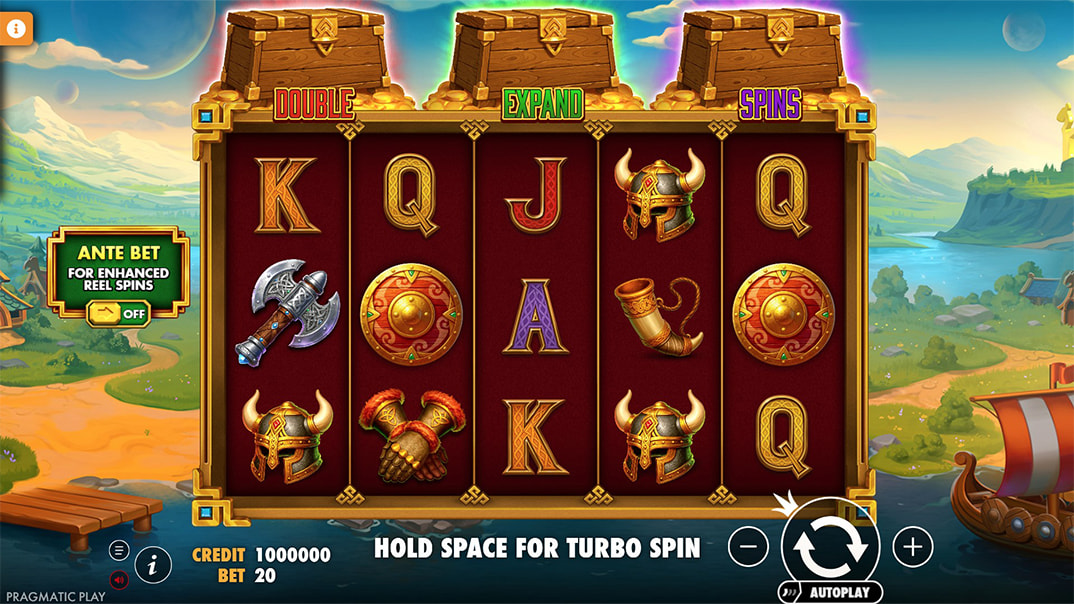Click the orange info badge in the corner

click(x=16, y=28)
